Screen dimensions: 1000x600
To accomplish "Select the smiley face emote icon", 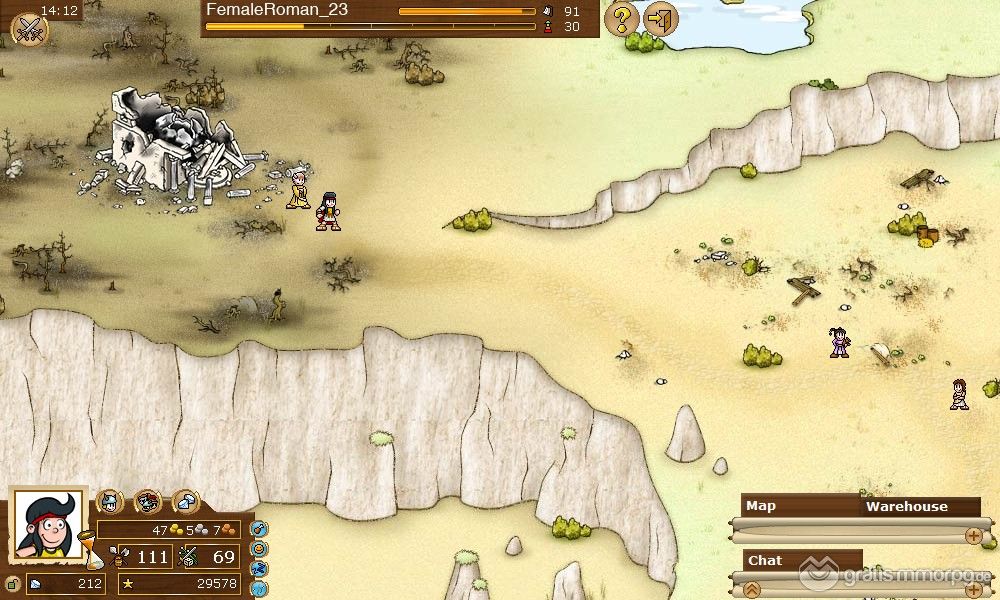I will pyautogui.click(x=260, y=549).
